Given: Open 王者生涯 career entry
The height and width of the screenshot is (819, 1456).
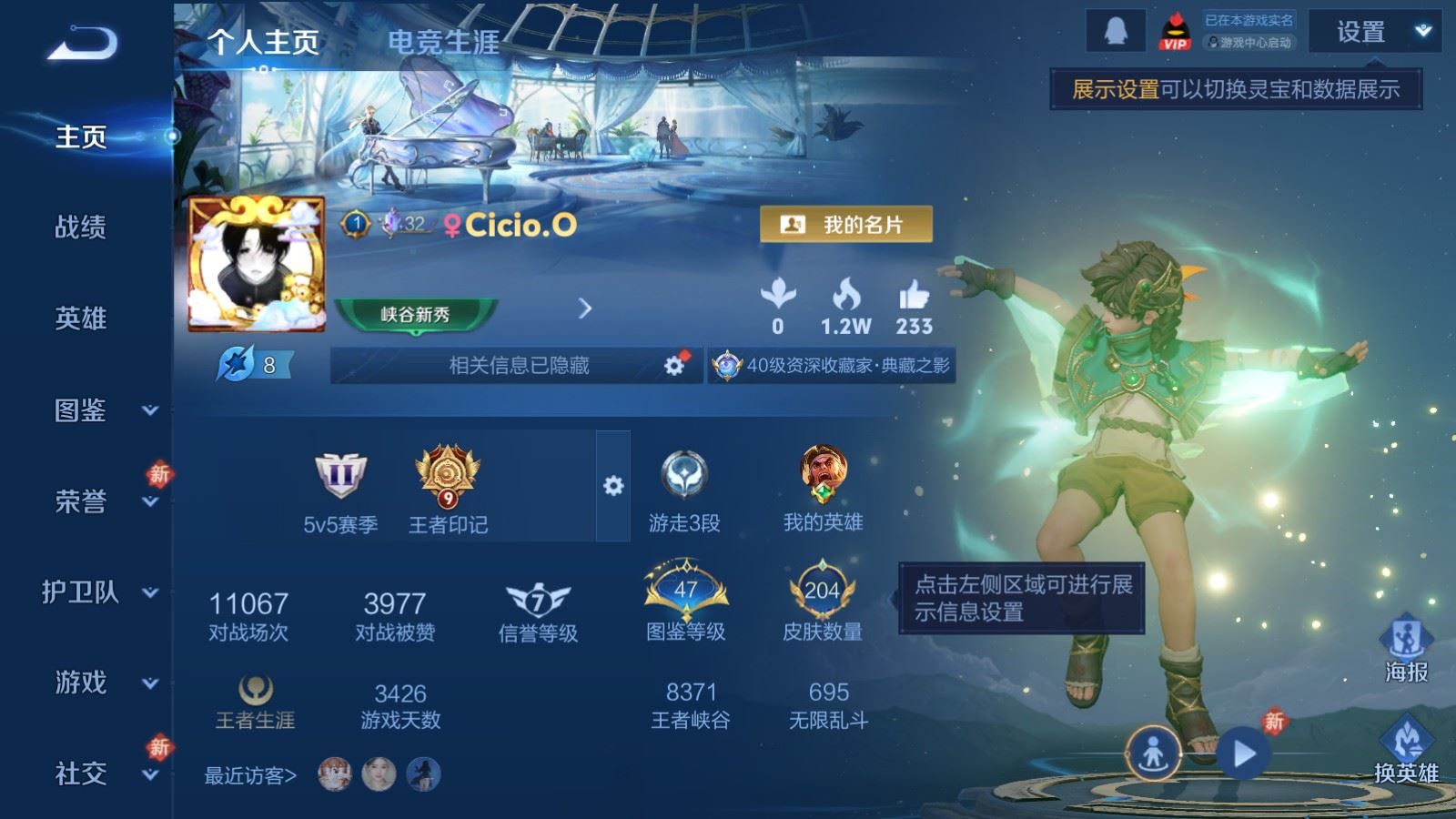Looking at the screenshot, I should click(255, 703).
